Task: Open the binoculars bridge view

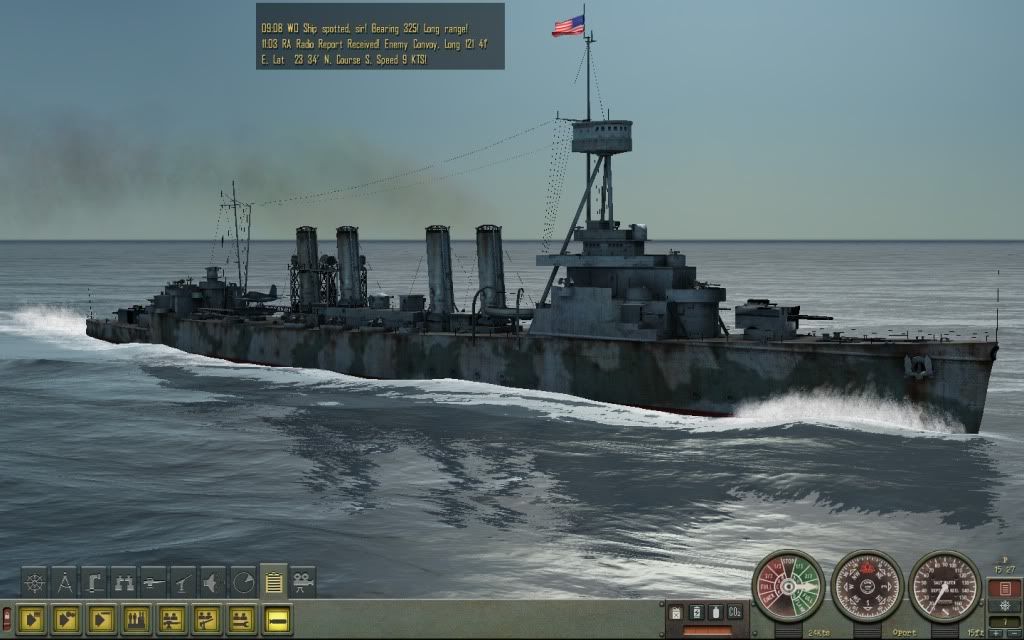Action: [x=124, y=582]
